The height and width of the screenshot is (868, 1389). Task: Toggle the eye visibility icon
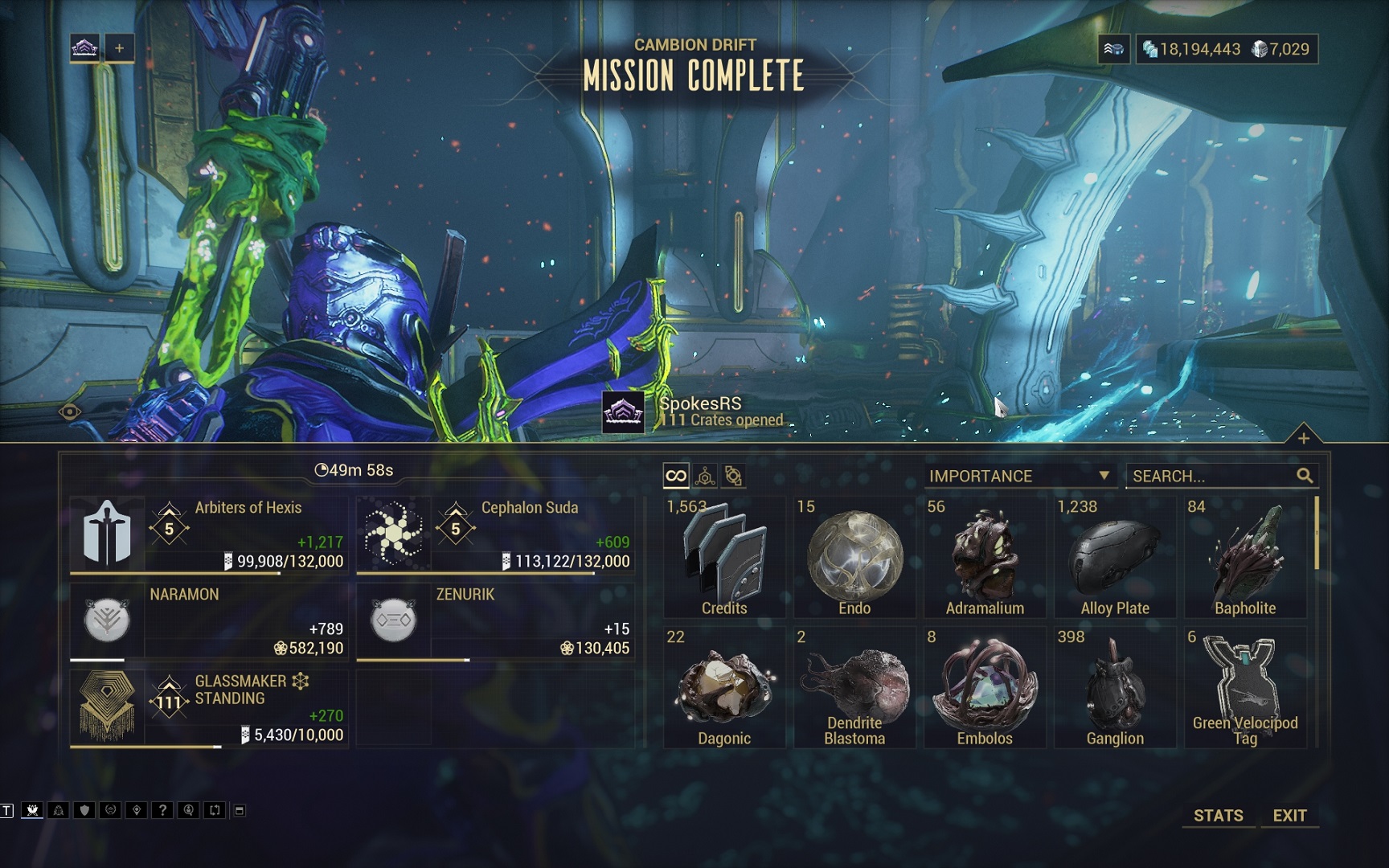[70, 412]
